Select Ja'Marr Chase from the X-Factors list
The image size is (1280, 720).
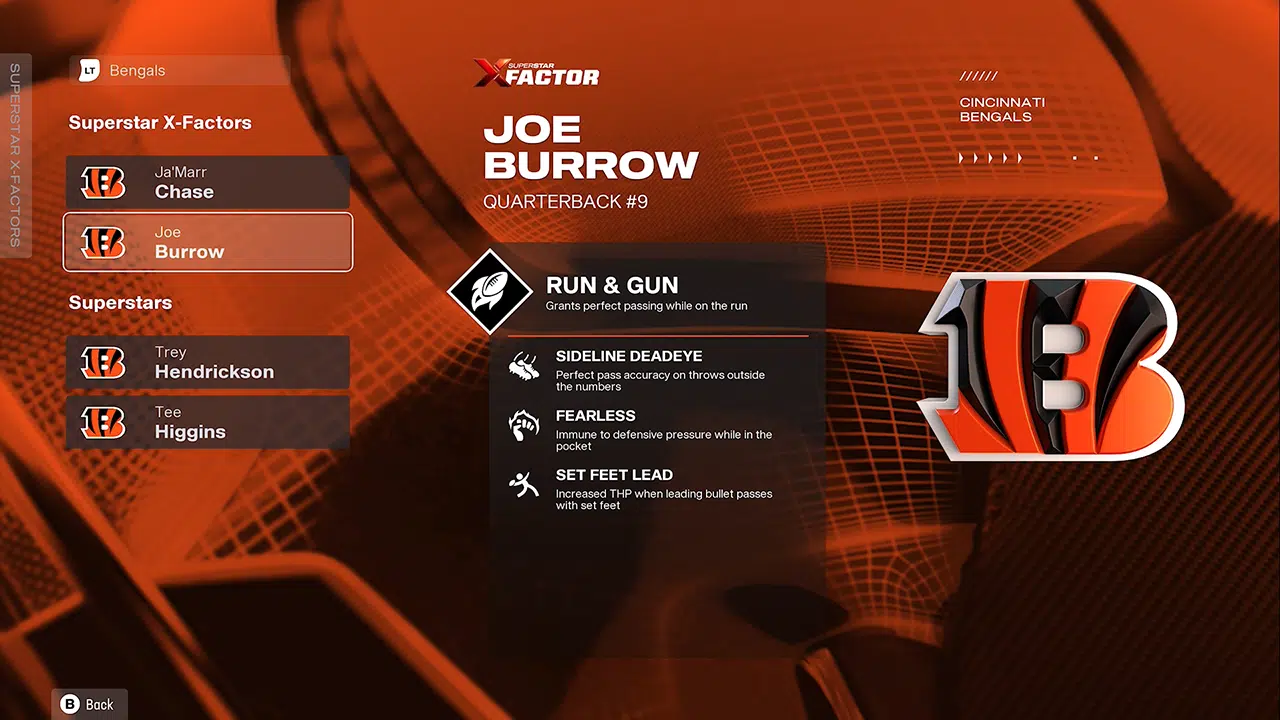pos(208,182)
